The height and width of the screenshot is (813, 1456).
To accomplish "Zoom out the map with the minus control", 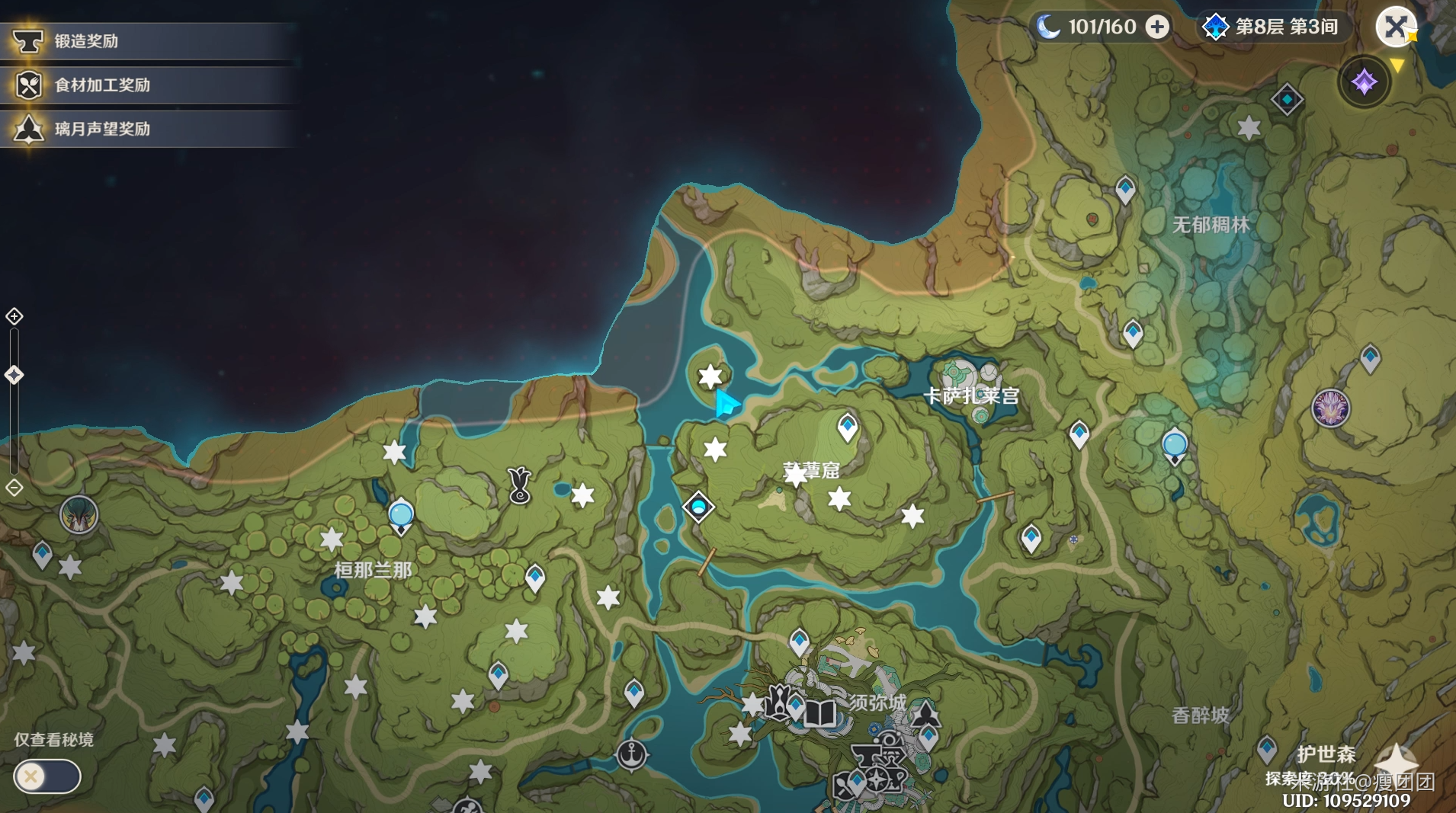I will 14,488.
